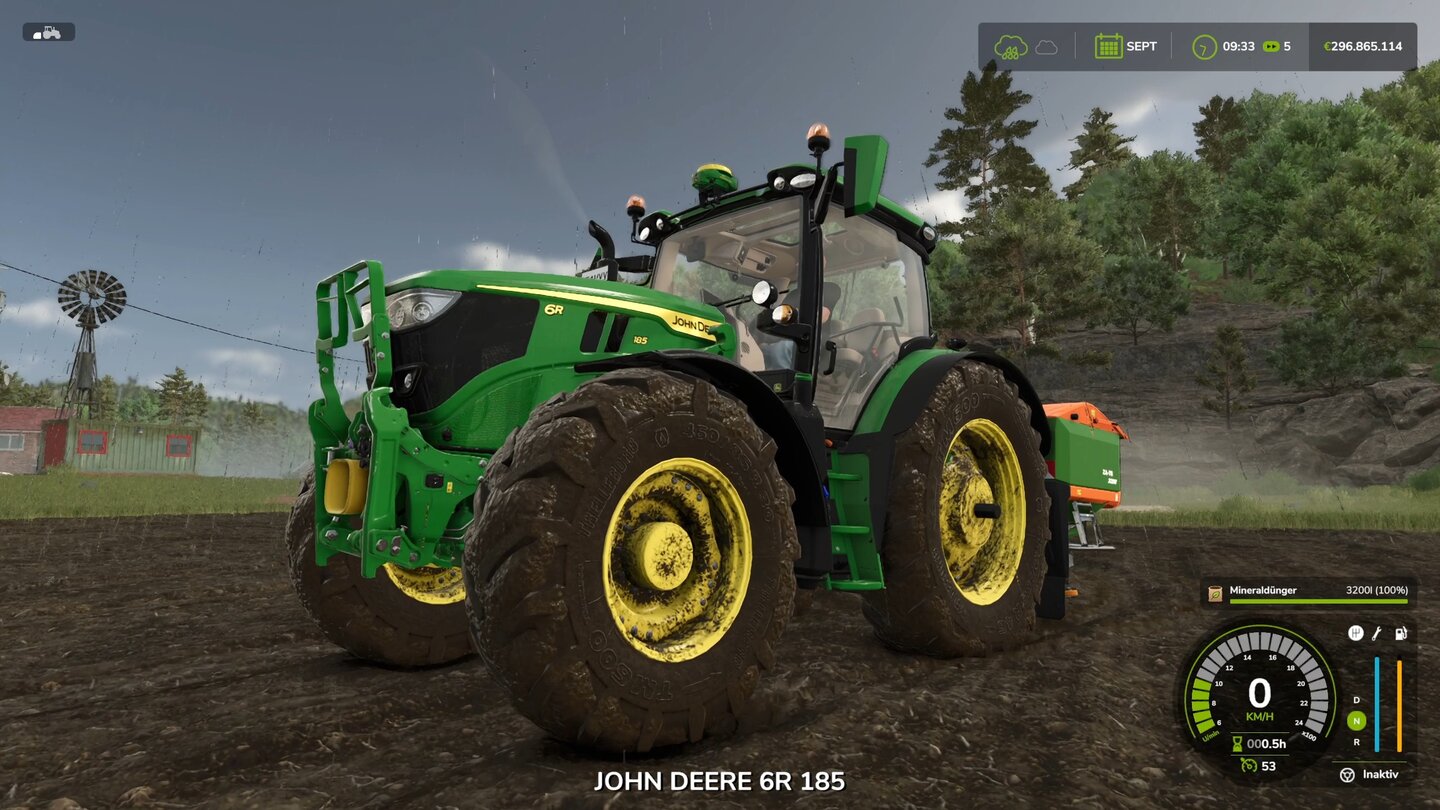This screenshot has width=1440, height=810.
Task: Open finances via the €296.865.114 balance
Action: 1360,45
